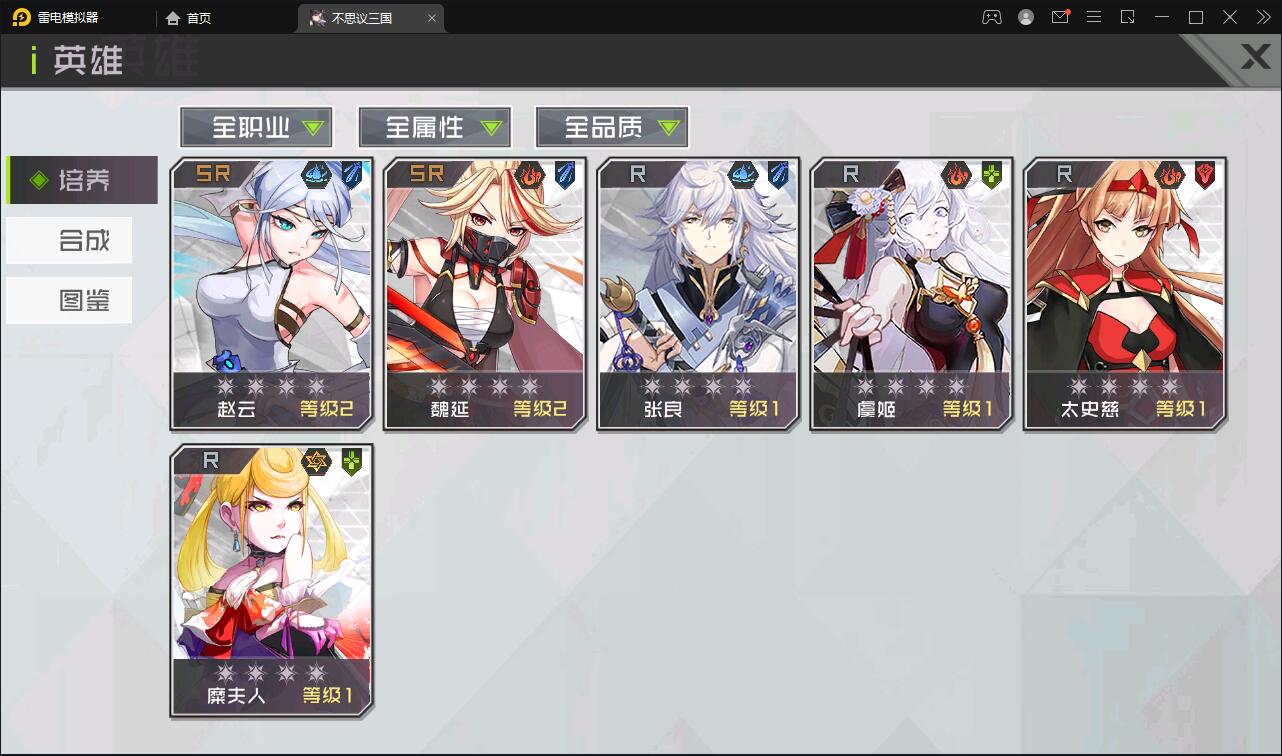Switch to the 合成 tab in the sidebar

pyautogui.click(x=69, y=240)
